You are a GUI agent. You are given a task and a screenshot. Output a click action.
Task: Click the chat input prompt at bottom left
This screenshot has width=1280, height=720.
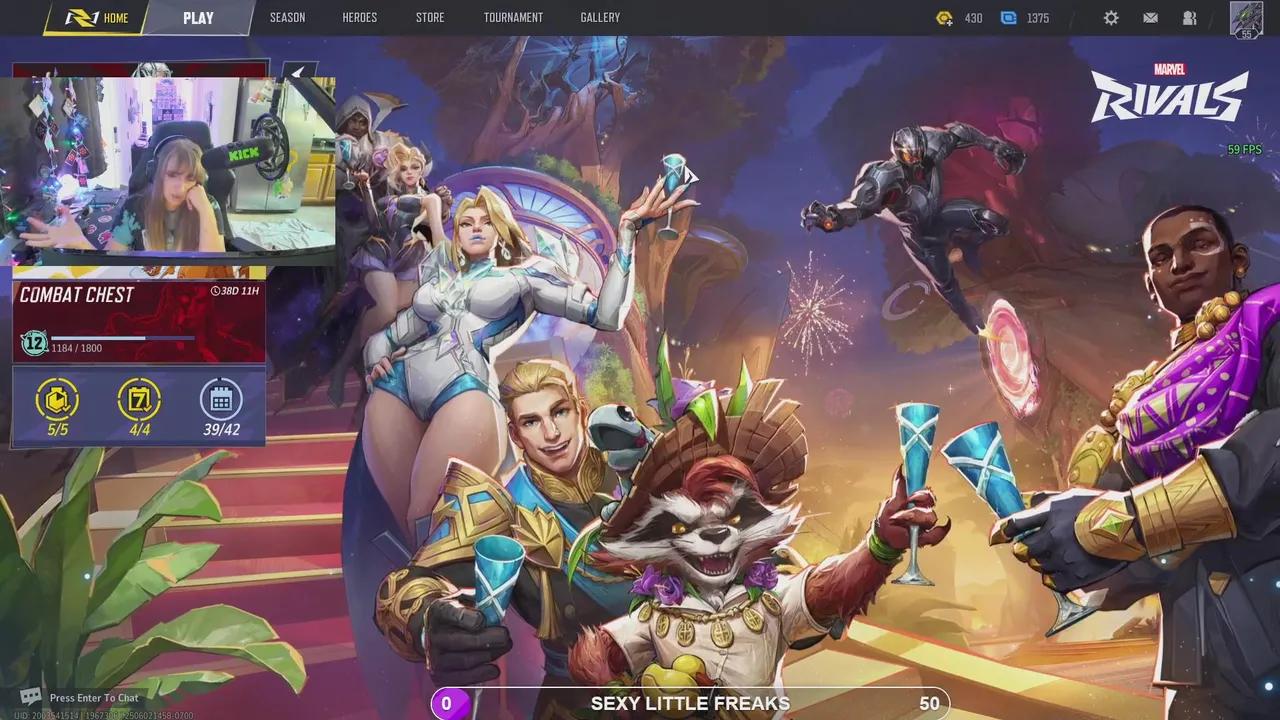pyautogui.click(x=80, y=697)
